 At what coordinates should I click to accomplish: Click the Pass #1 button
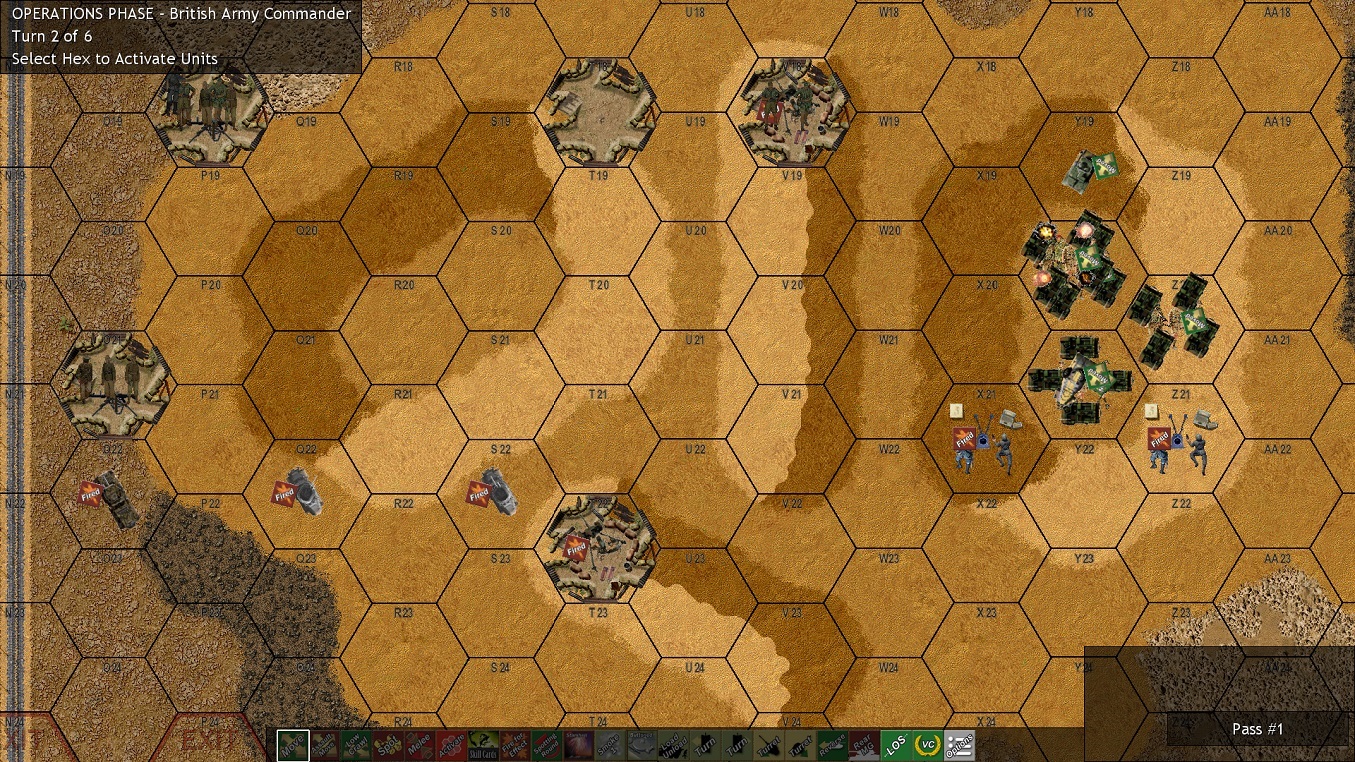point(1257,729)
